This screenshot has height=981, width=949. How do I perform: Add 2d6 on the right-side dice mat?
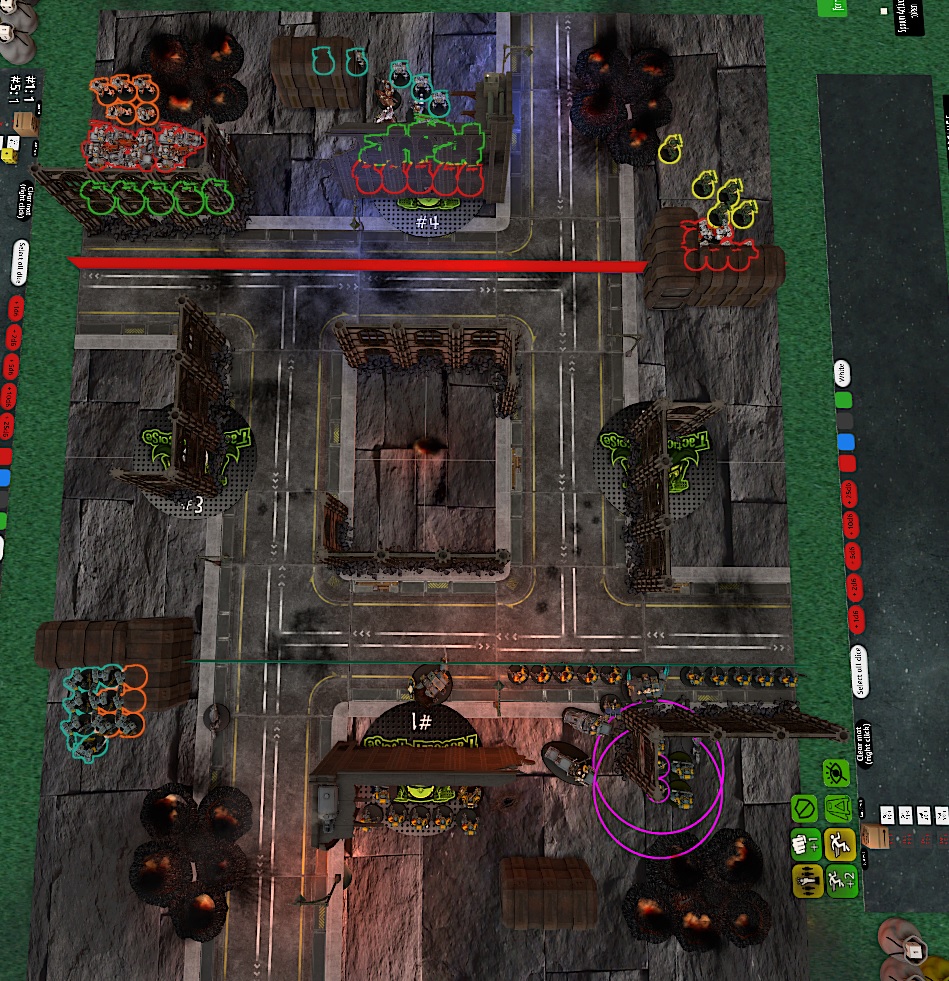coord(853,585)
